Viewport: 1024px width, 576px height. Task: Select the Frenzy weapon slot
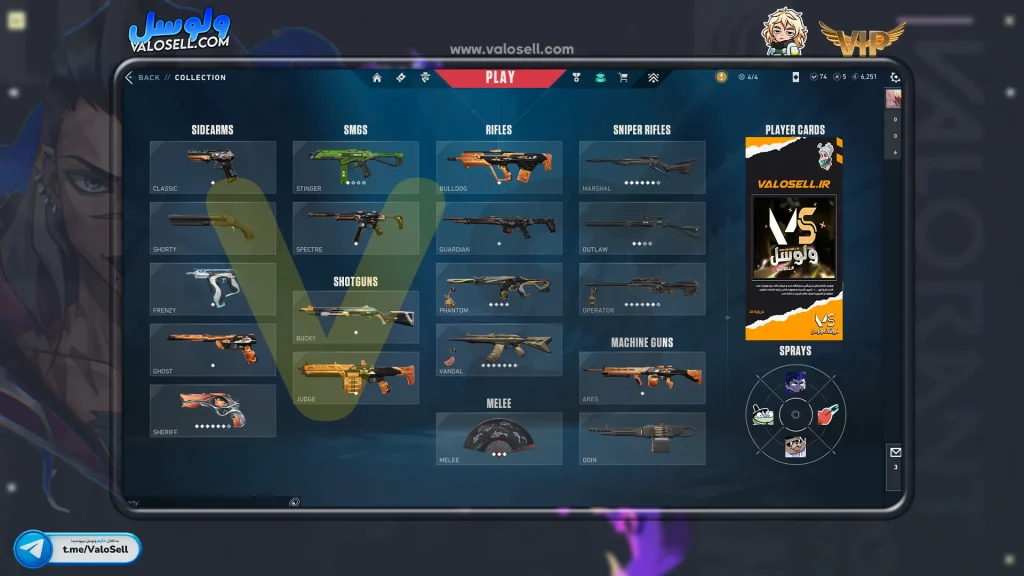(x=213, y=289)
